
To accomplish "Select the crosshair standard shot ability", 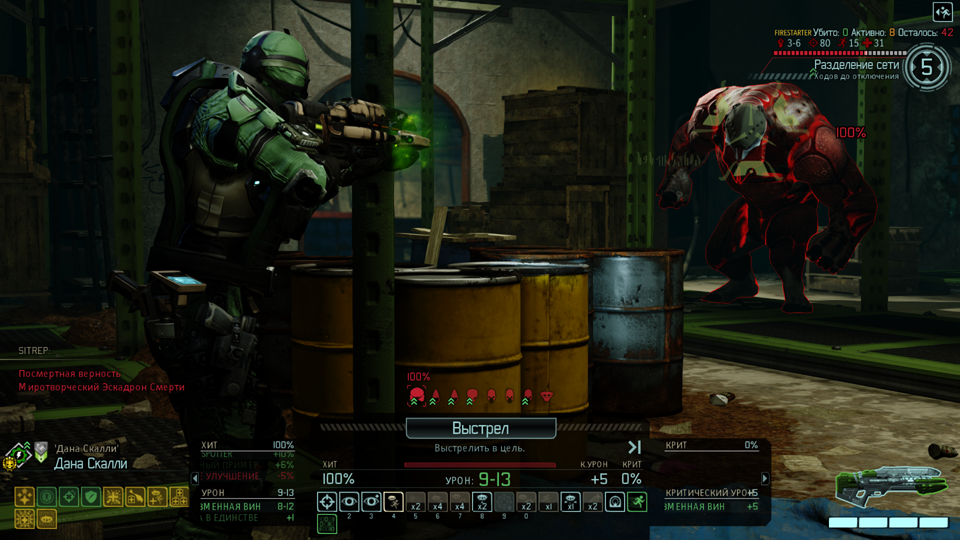I will (327, 502).
